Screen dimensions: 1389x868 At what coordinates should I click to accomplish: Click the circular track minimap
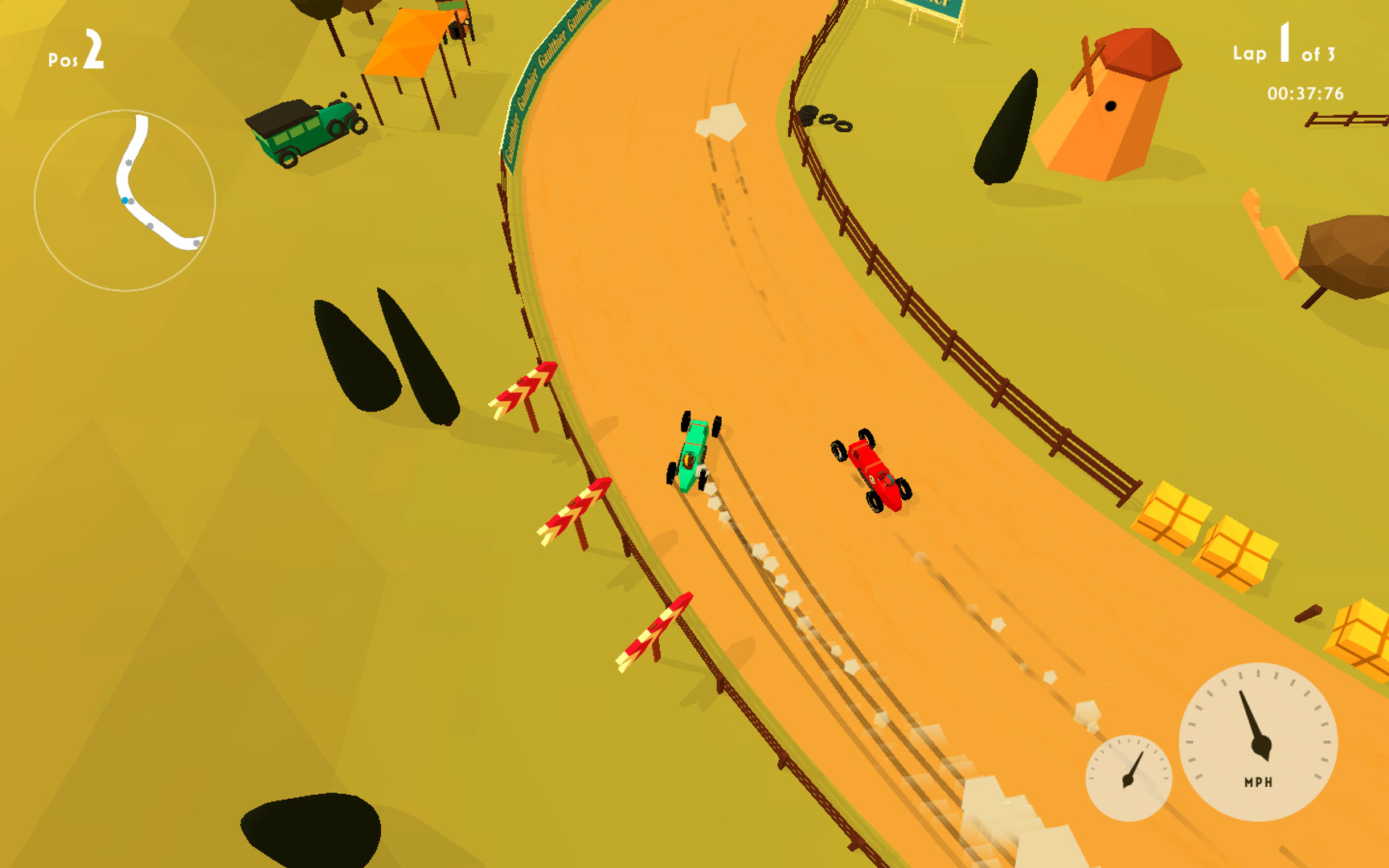125,200
